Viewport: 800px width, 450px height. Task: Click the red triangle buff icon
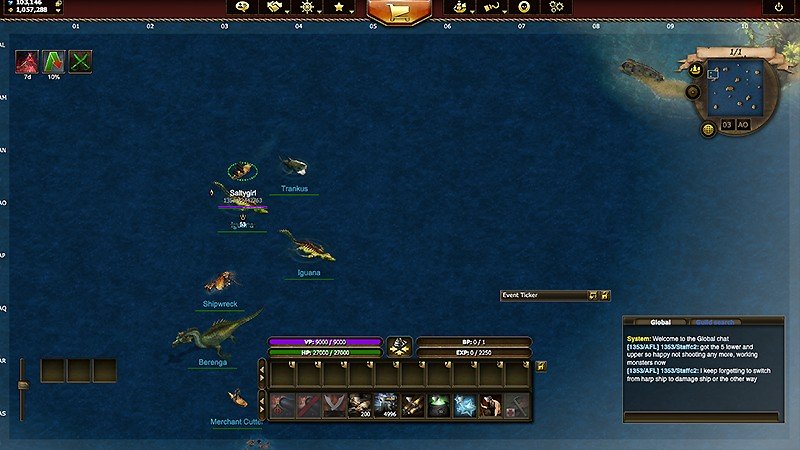[x=26, y=61]
